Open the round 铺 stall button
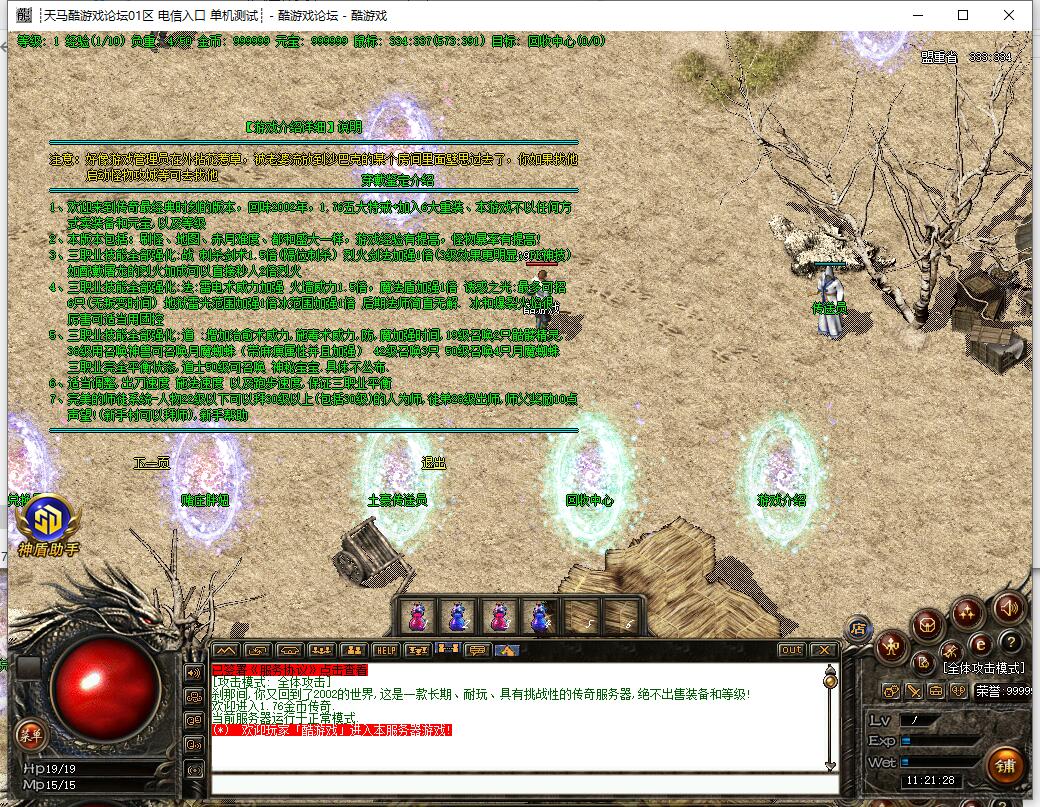 coord(1005,765)
